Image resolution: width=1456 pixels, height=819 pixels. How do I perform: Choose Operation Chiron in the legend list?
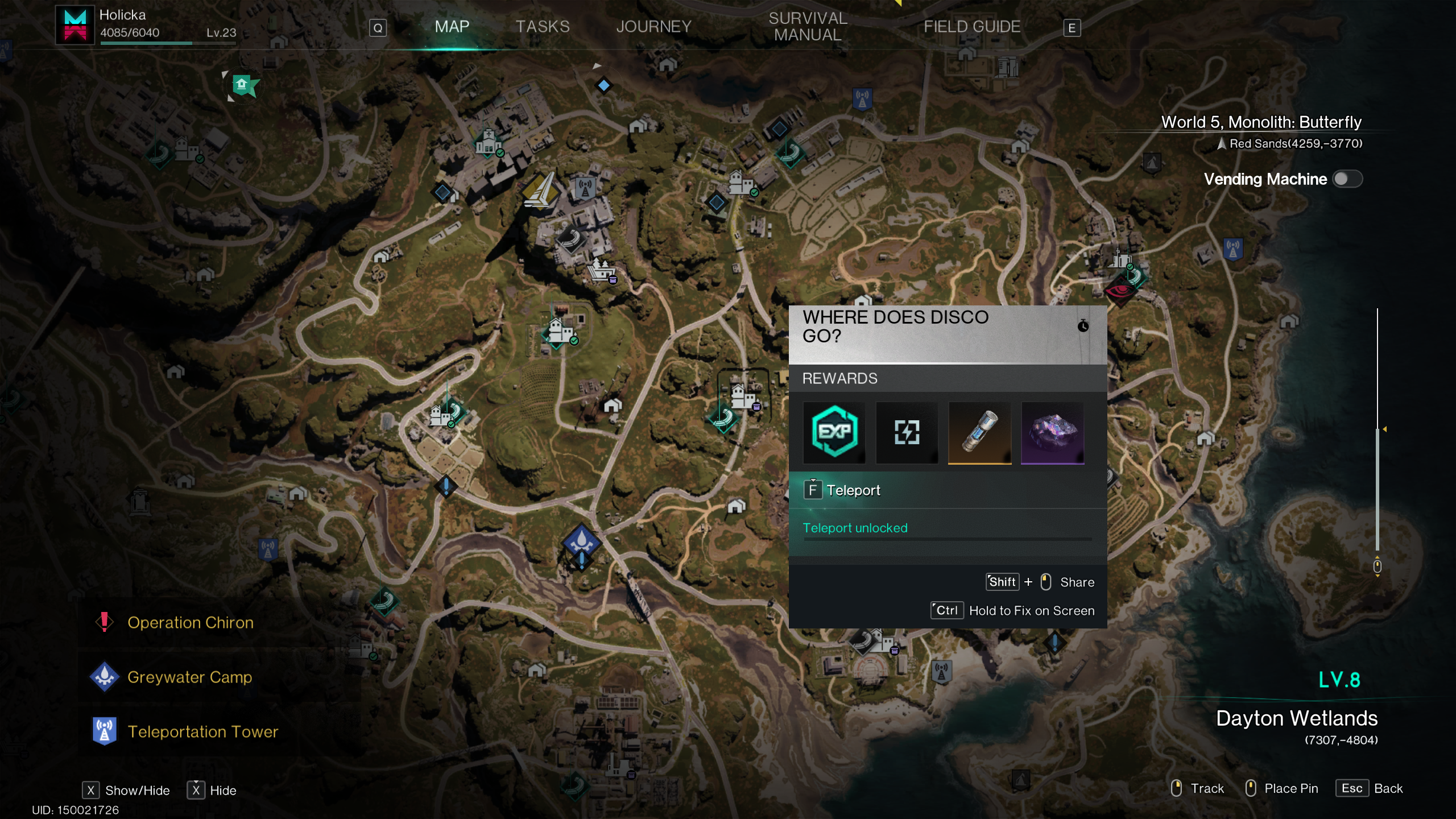pos(190,623)
